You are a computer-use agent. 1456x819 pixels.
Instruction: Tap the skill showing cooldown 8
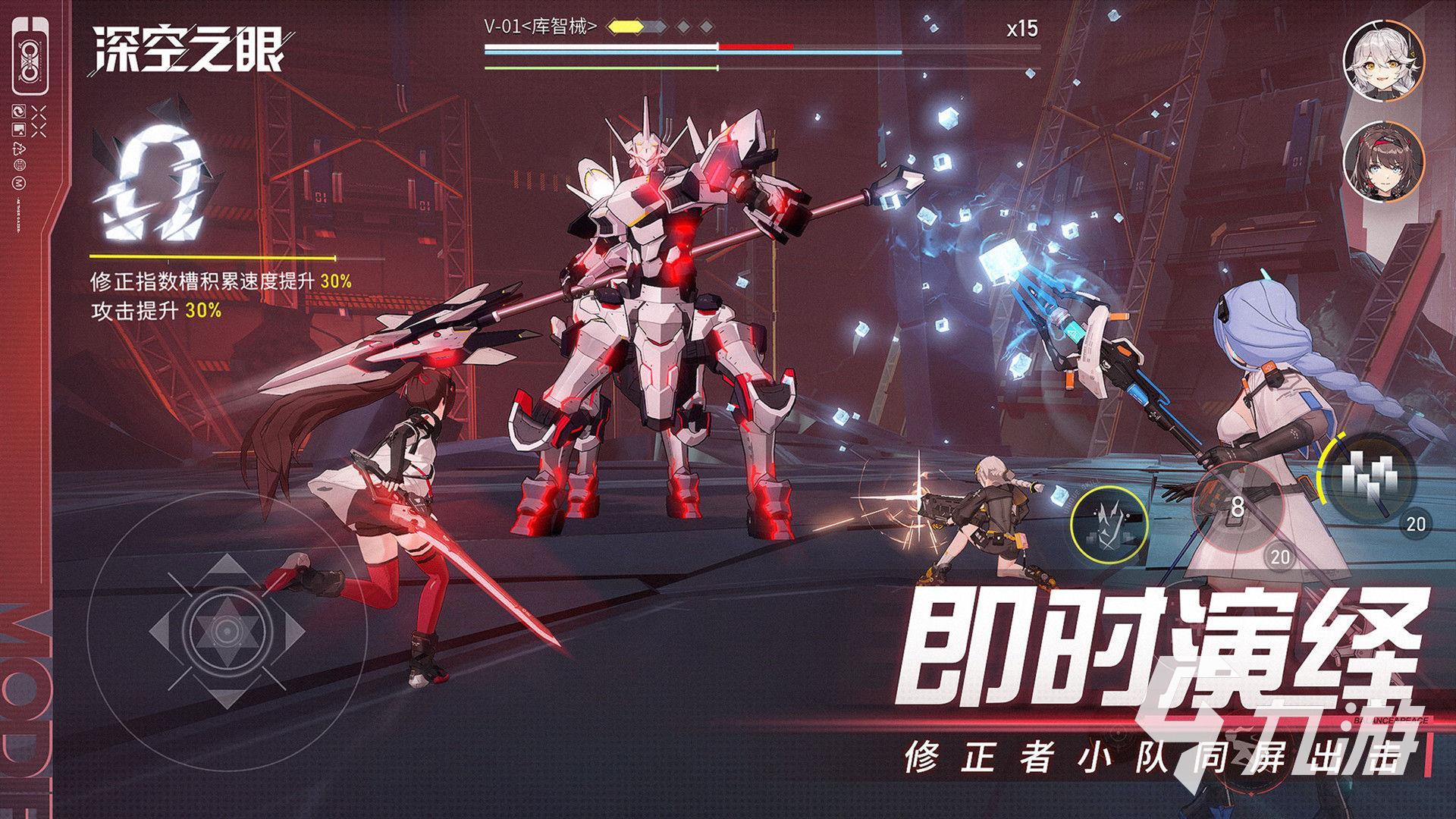(1238, 506)
